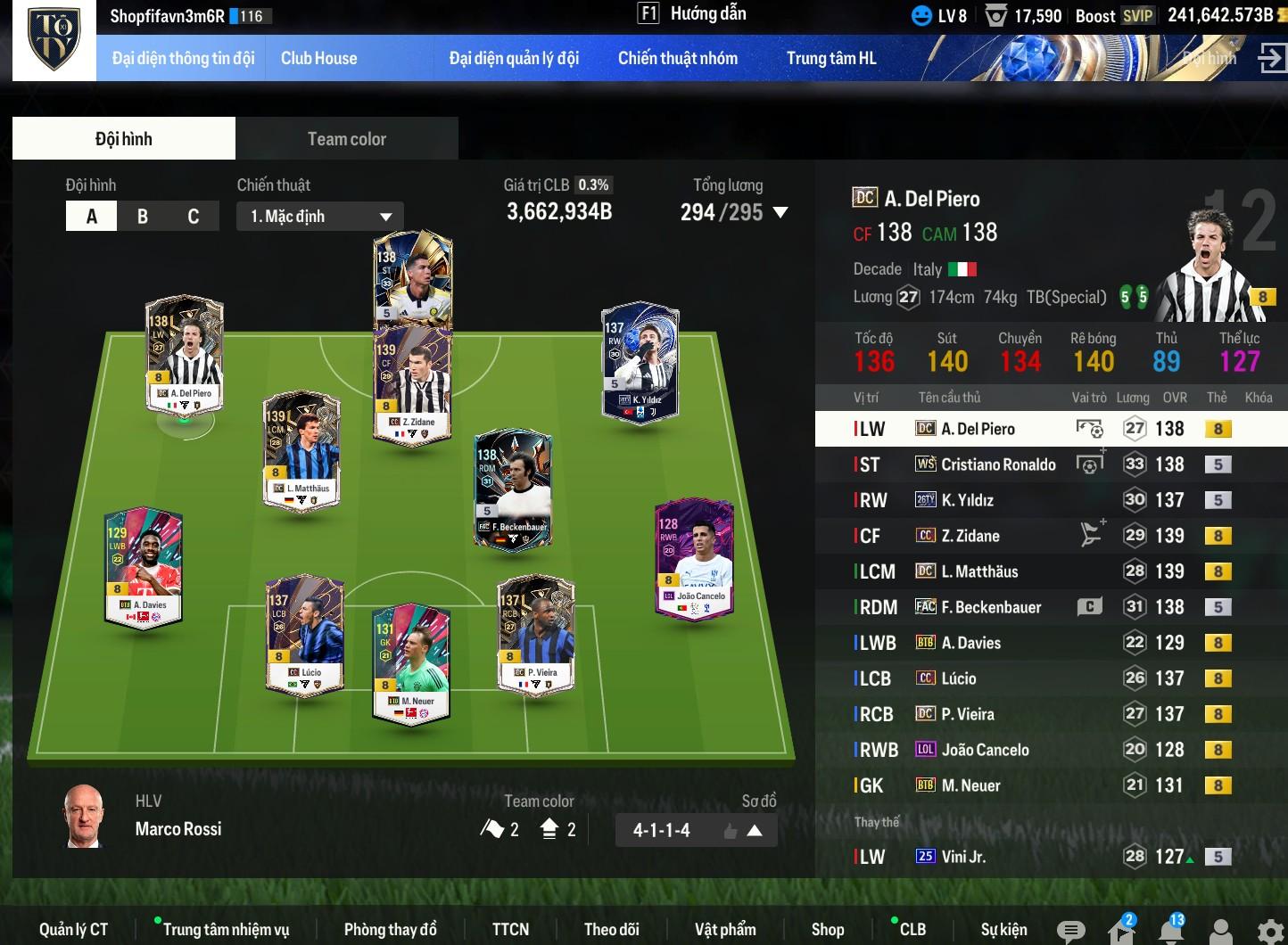Open the Chiến thuật tactics dropdown

(x=320, y=217)
